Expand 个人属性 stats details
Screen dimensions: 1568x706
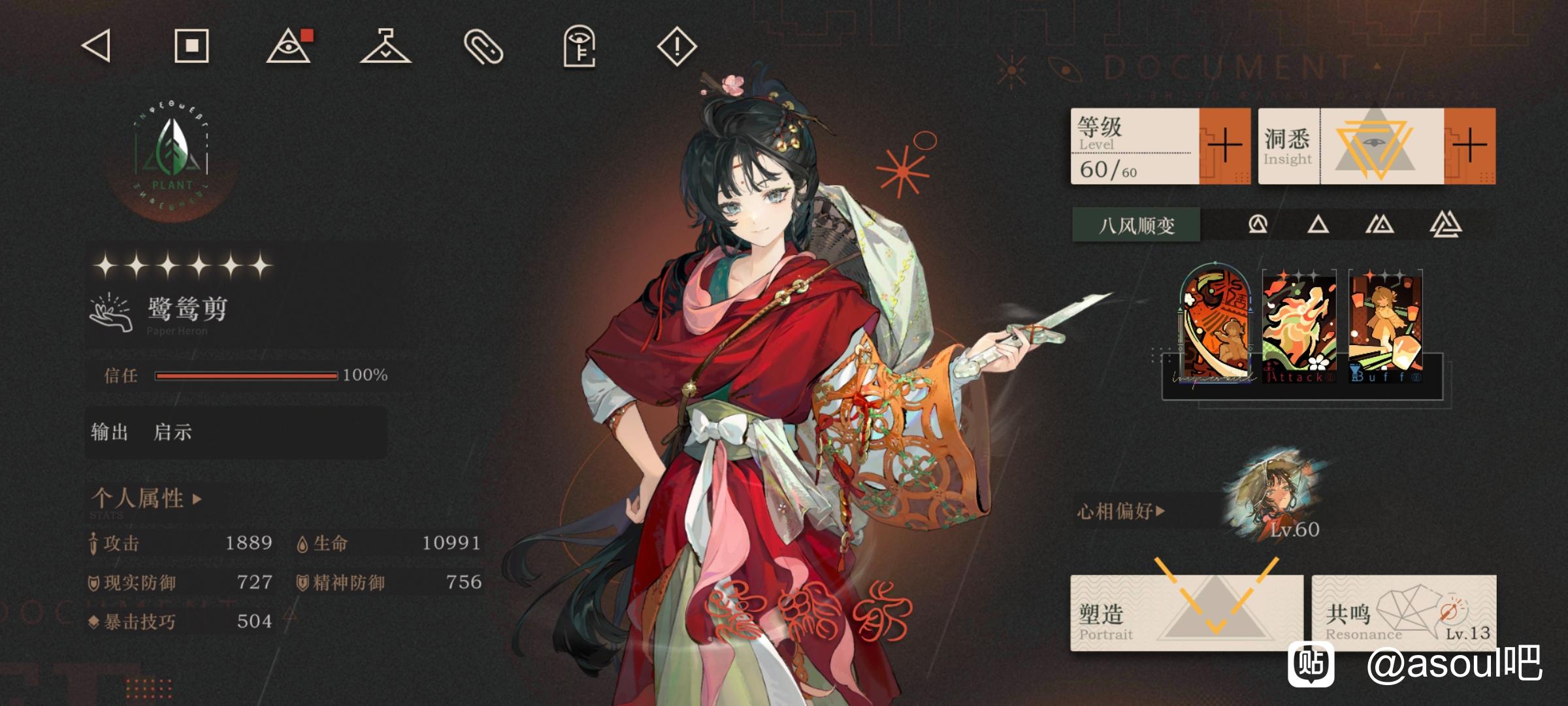(x=146, y=499)
